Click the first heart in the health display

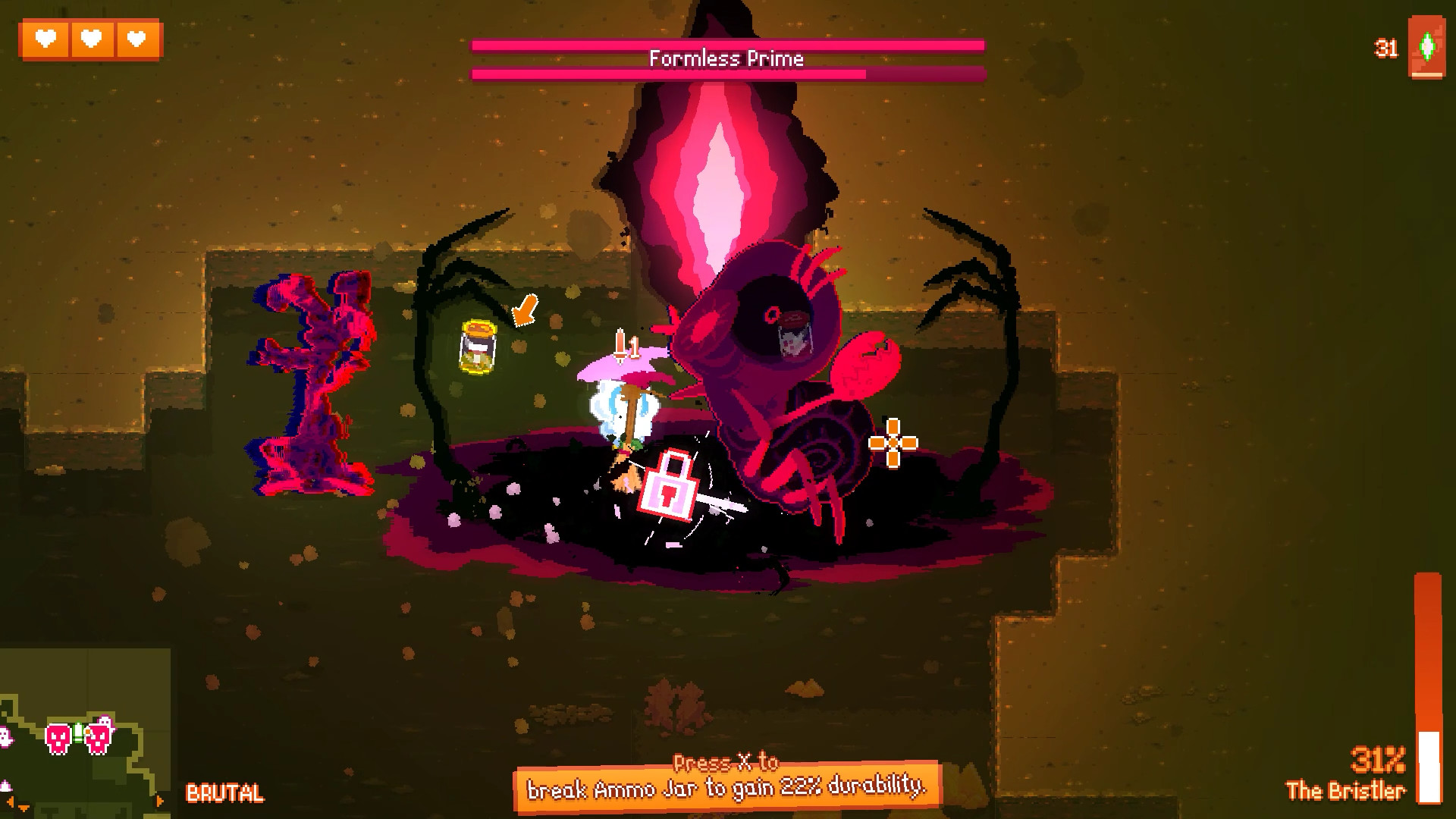tap(47, 39)
